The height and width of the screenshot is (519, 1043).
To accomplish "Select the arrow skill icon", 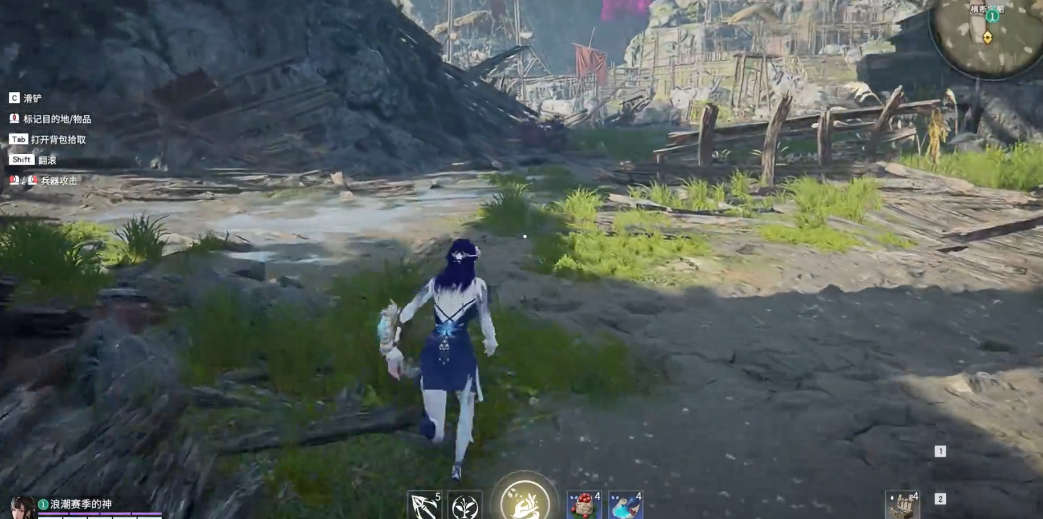I will tap(424, 505).
